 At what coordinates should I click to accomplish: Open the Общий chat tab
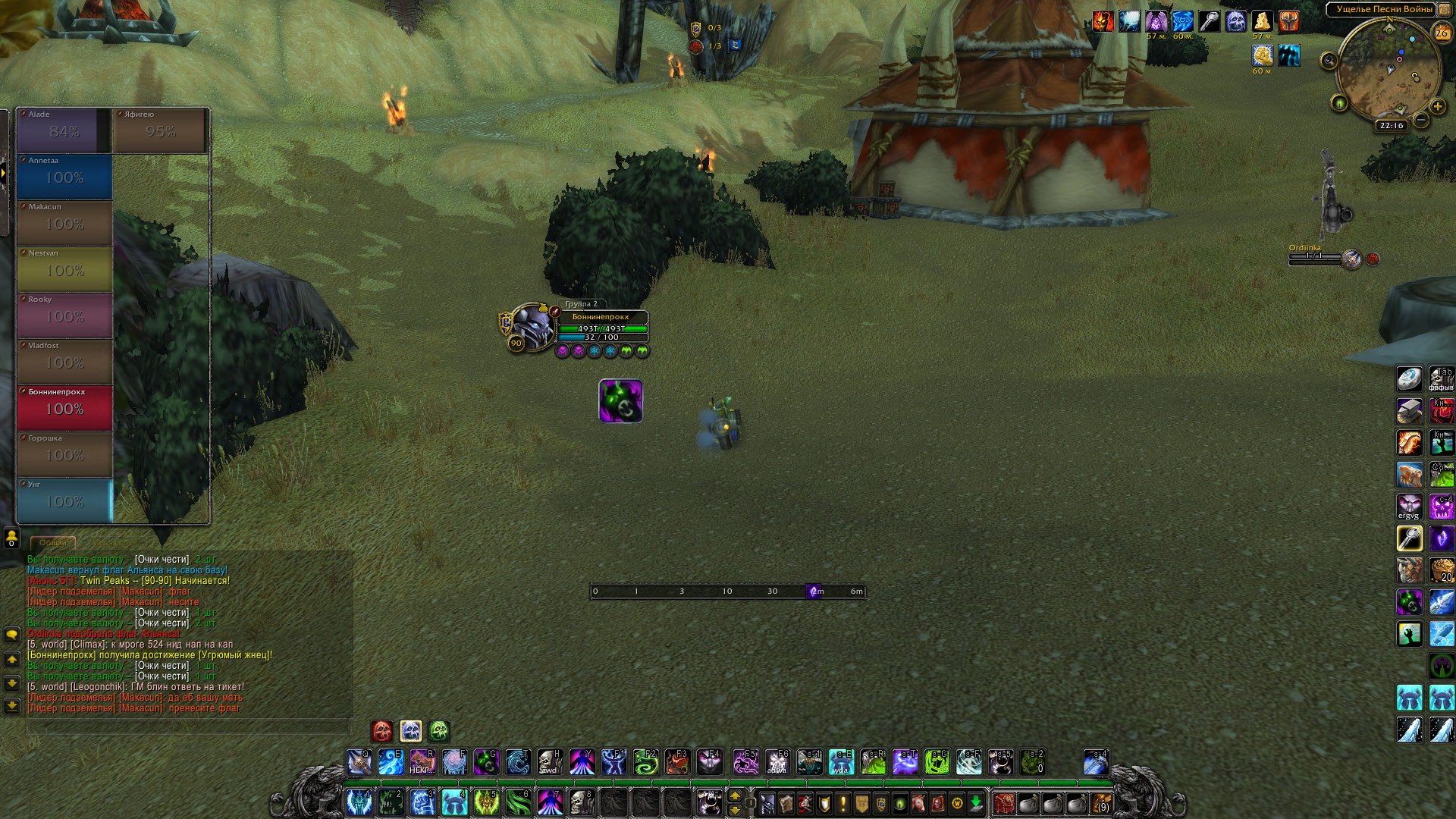53,542
